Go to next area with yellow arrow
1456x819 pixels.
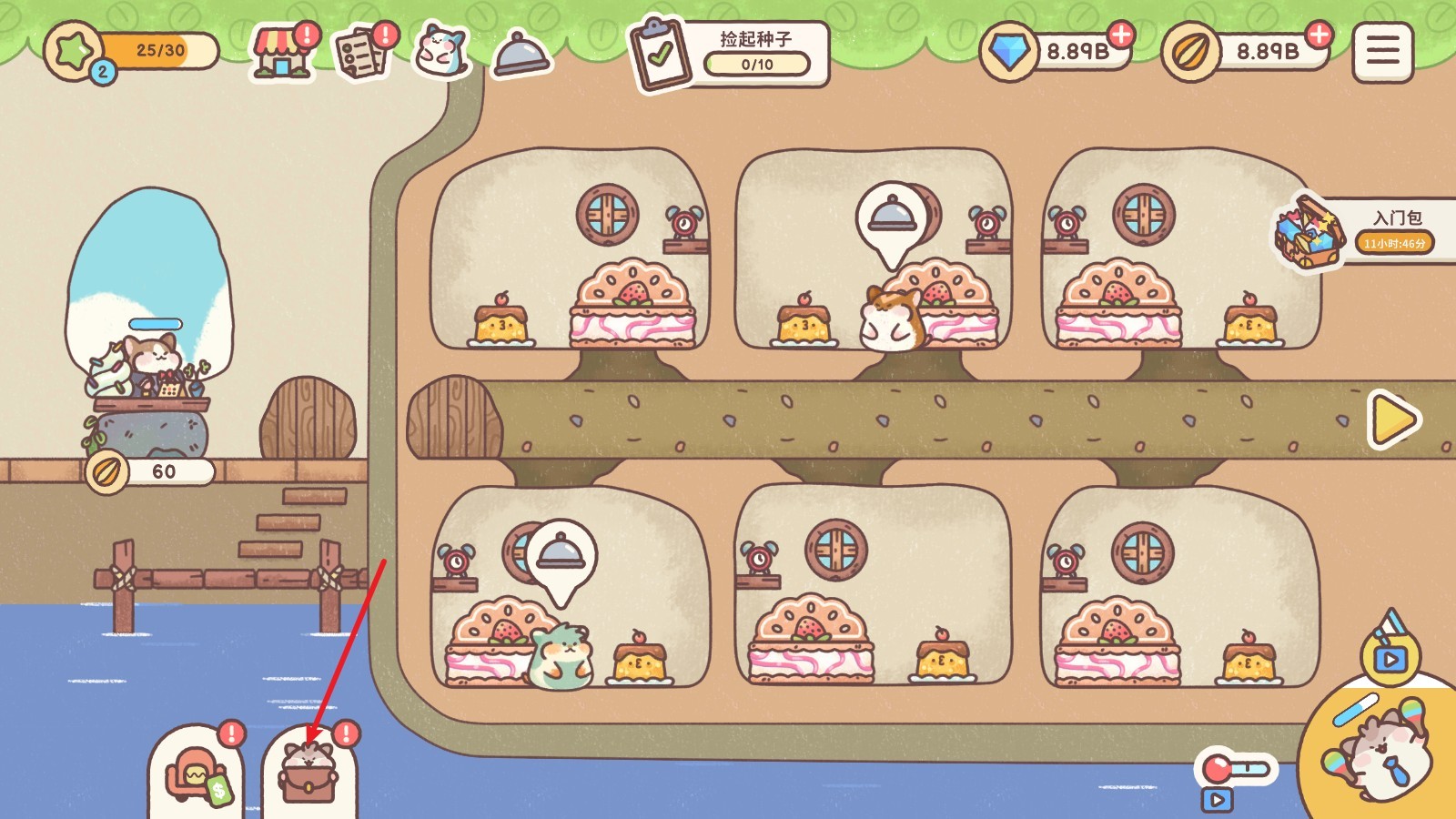coord(1392,420)
